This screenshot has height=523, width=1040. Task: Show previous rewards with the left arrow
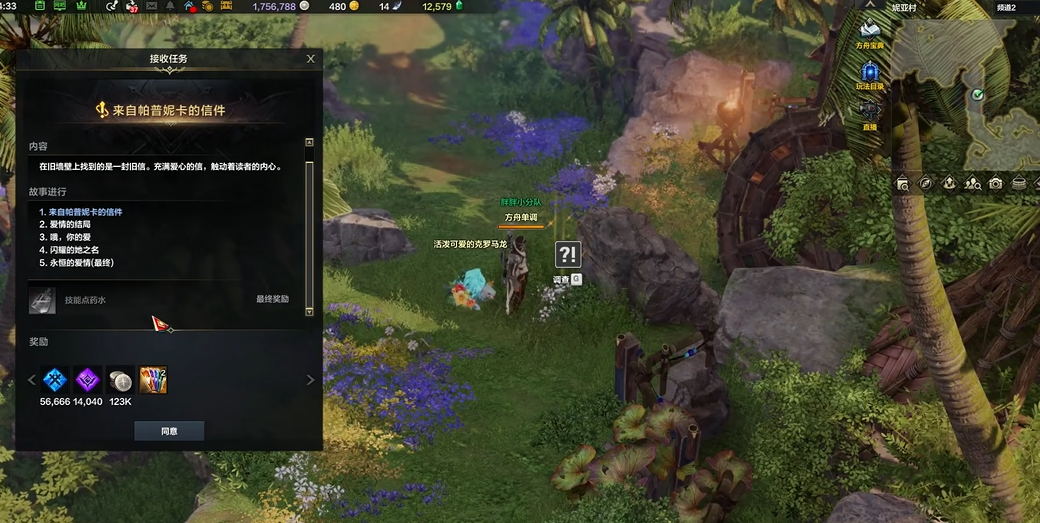[x=31, y=380]
